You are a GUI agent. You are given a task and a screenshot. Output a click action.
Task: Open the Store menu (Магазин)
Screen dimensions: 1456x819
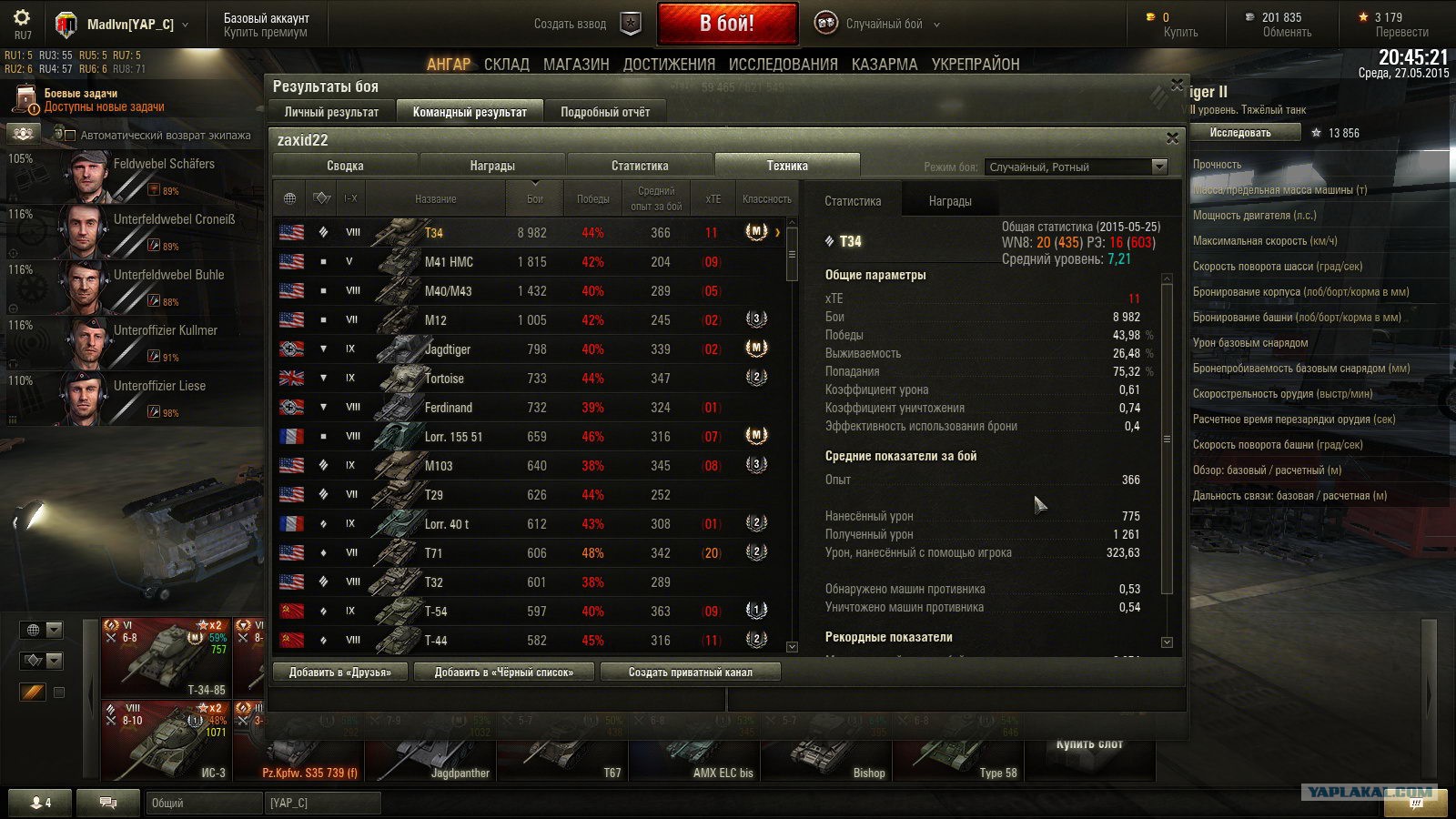tap(576, 64)
